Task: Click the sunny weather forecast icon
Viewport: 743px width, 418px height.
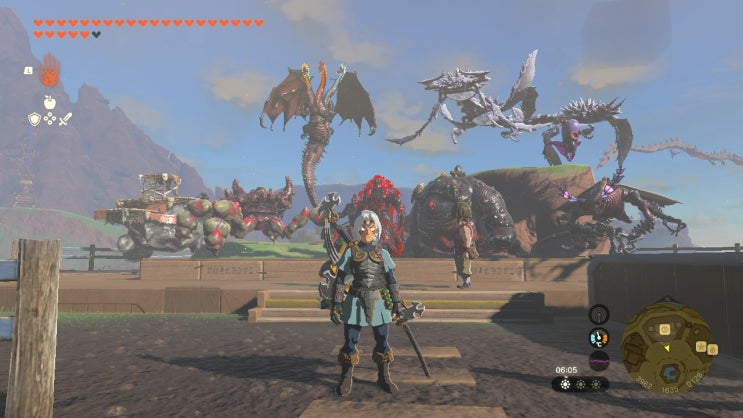Action: 565,384
